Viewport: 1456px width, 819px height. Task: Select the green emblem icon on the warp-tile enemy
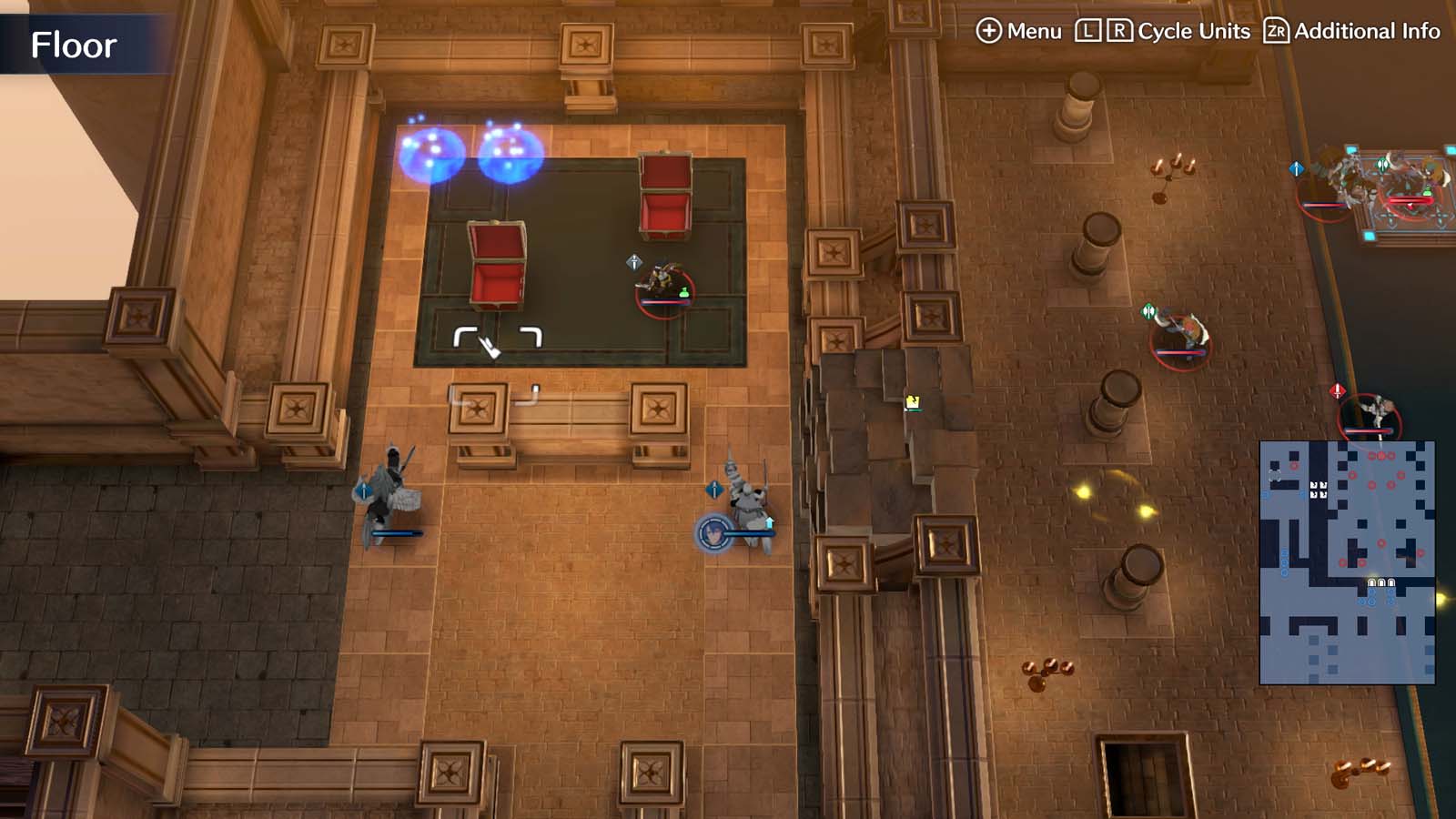tap(1381, 164)
